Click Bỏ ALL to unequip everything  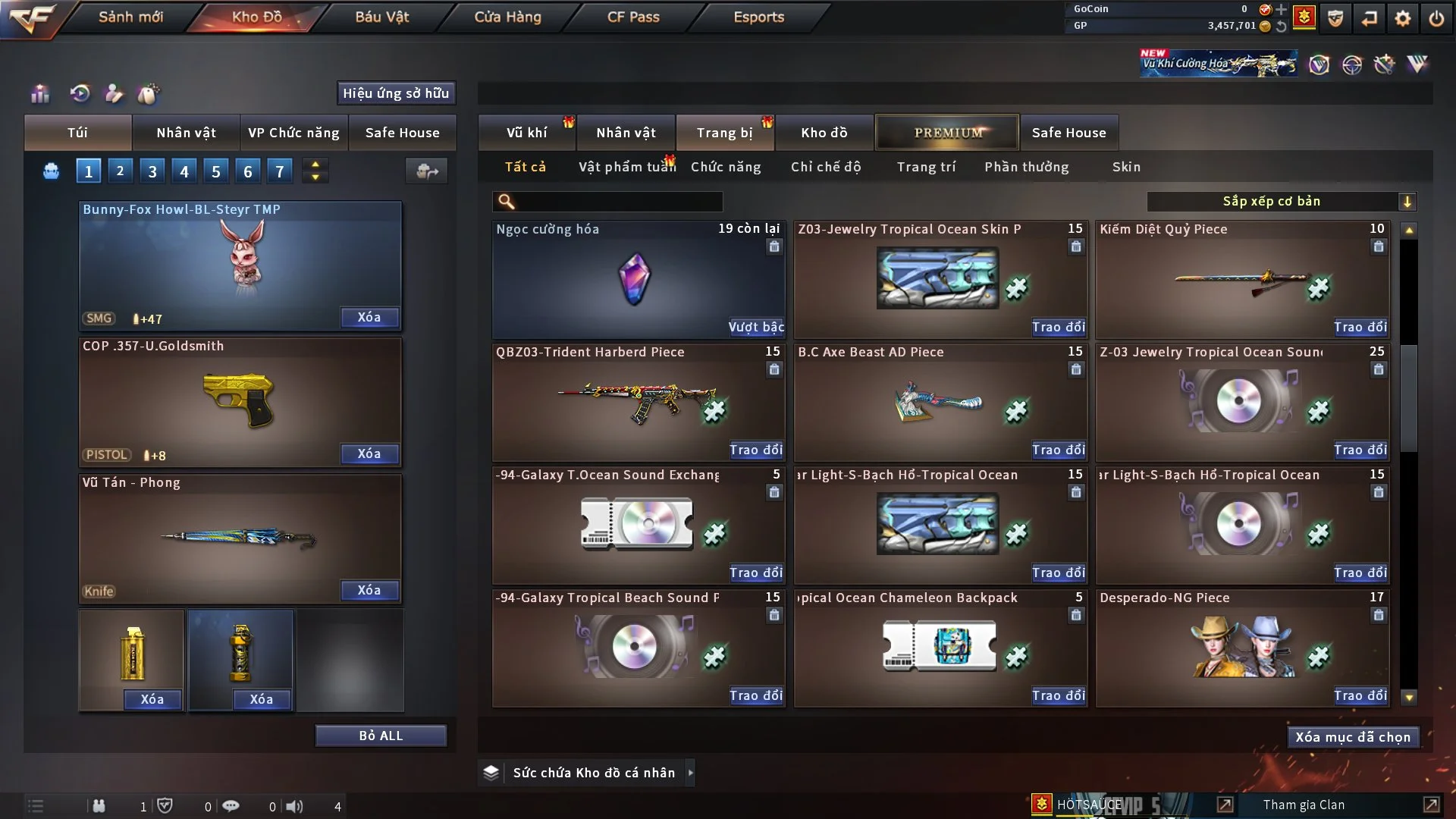point(381,736)
